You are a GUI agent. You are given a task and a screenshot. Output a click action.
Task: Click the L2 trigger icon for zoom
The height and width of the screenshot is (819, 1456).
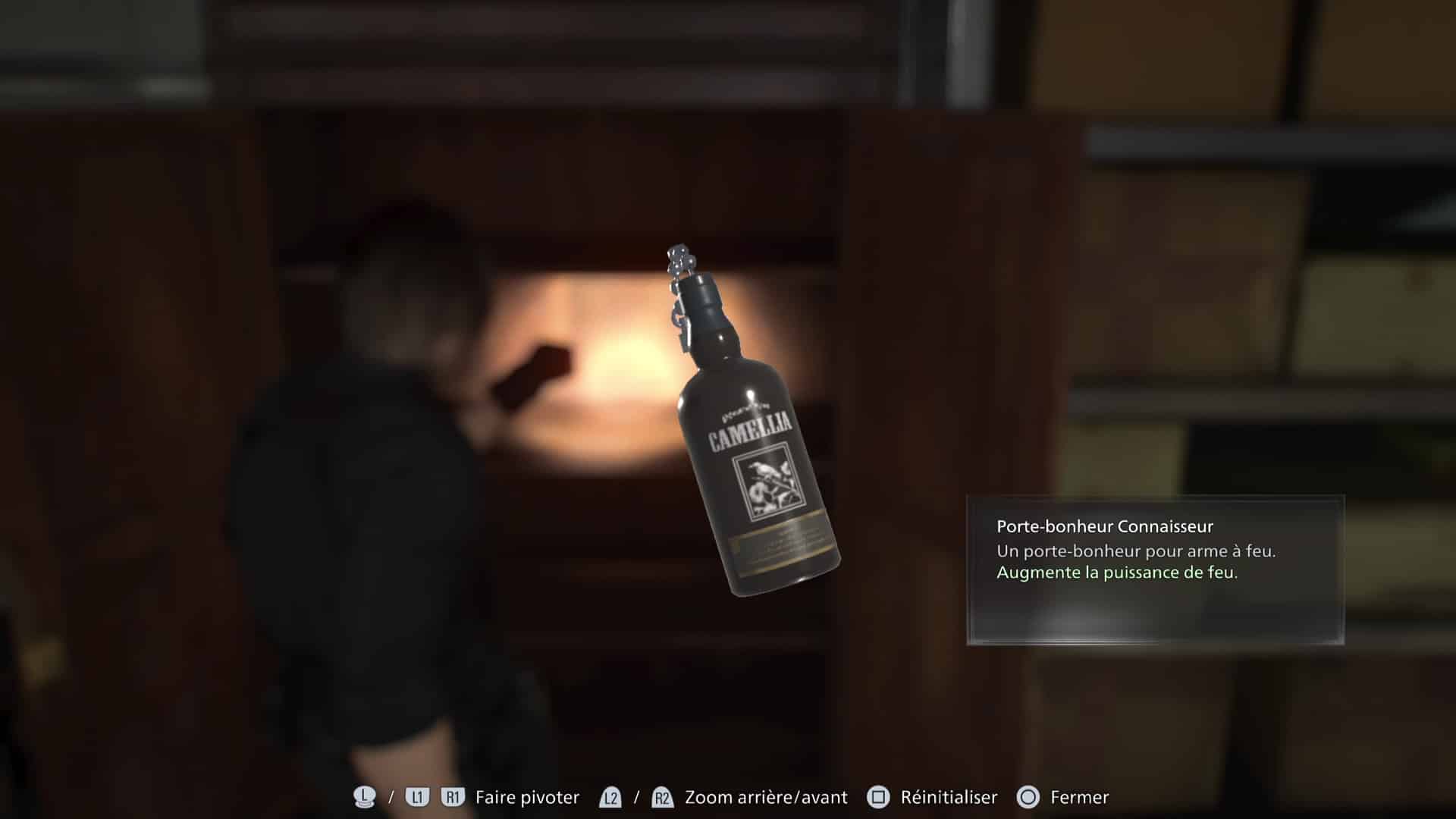tap(610, 797)
